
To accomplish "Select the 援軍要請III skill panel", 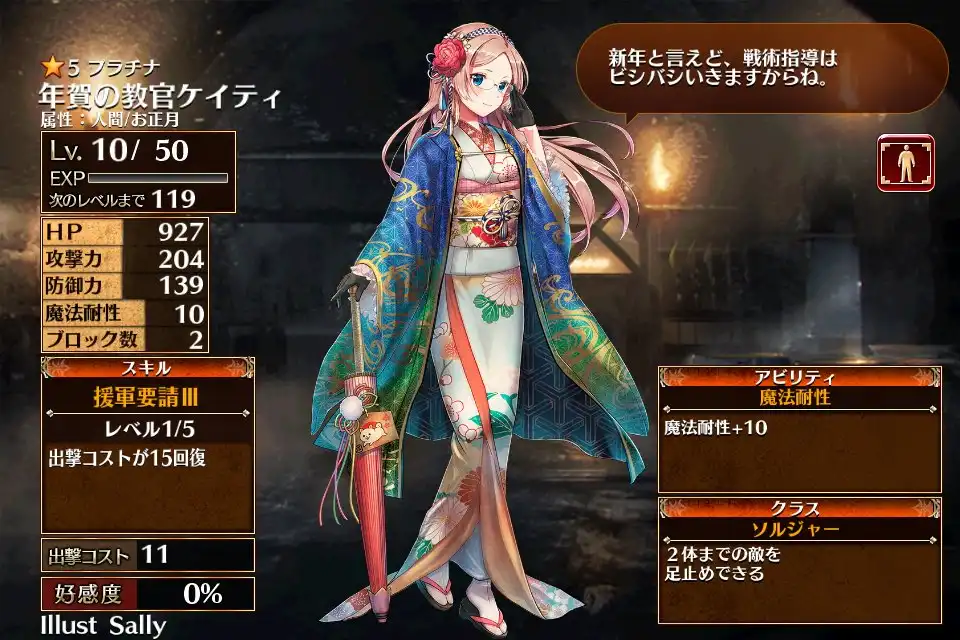I will pyautogui.click(x=148, y=396).
